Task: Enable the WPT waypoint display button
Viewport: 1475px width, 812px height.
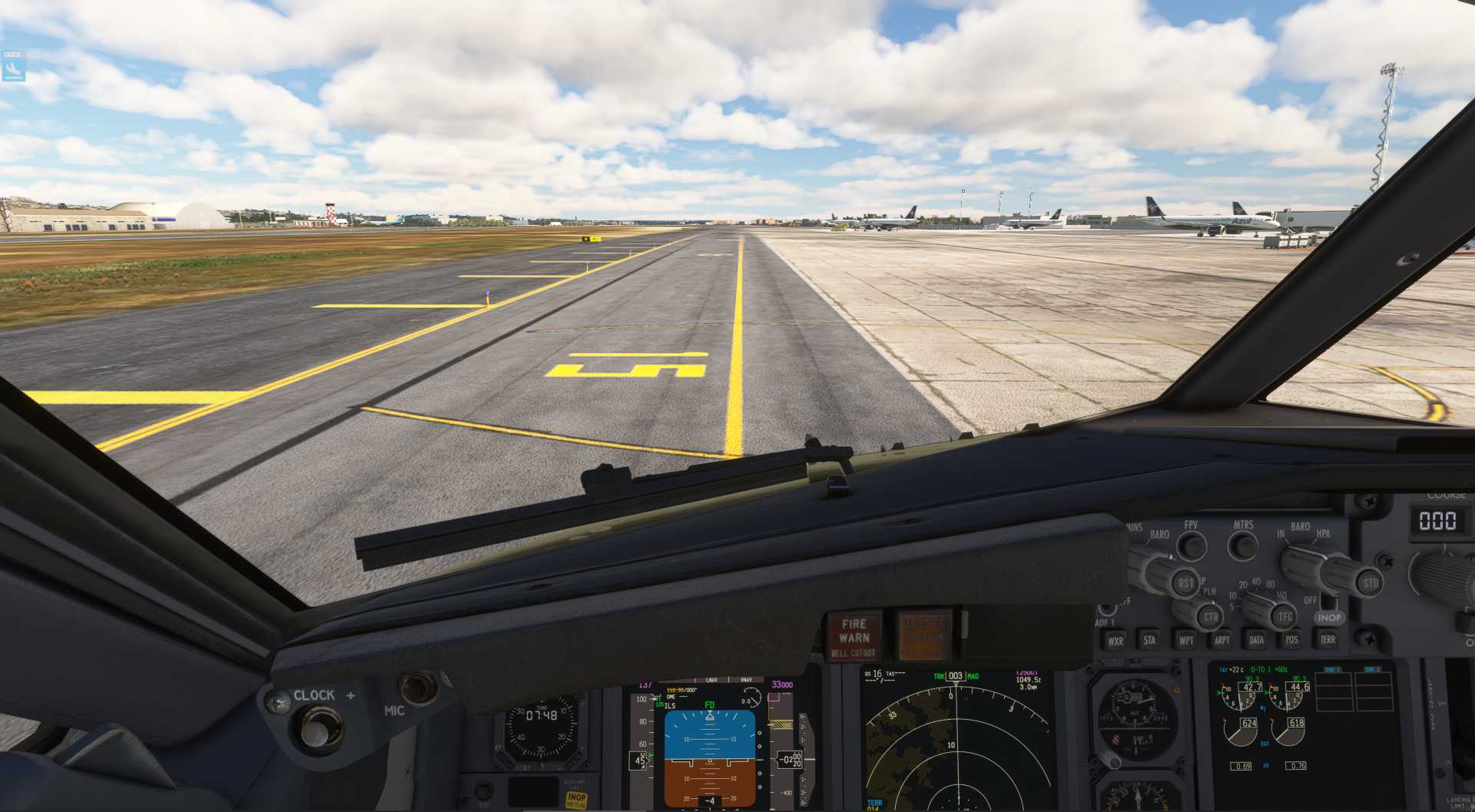Action: point(1185,640)
